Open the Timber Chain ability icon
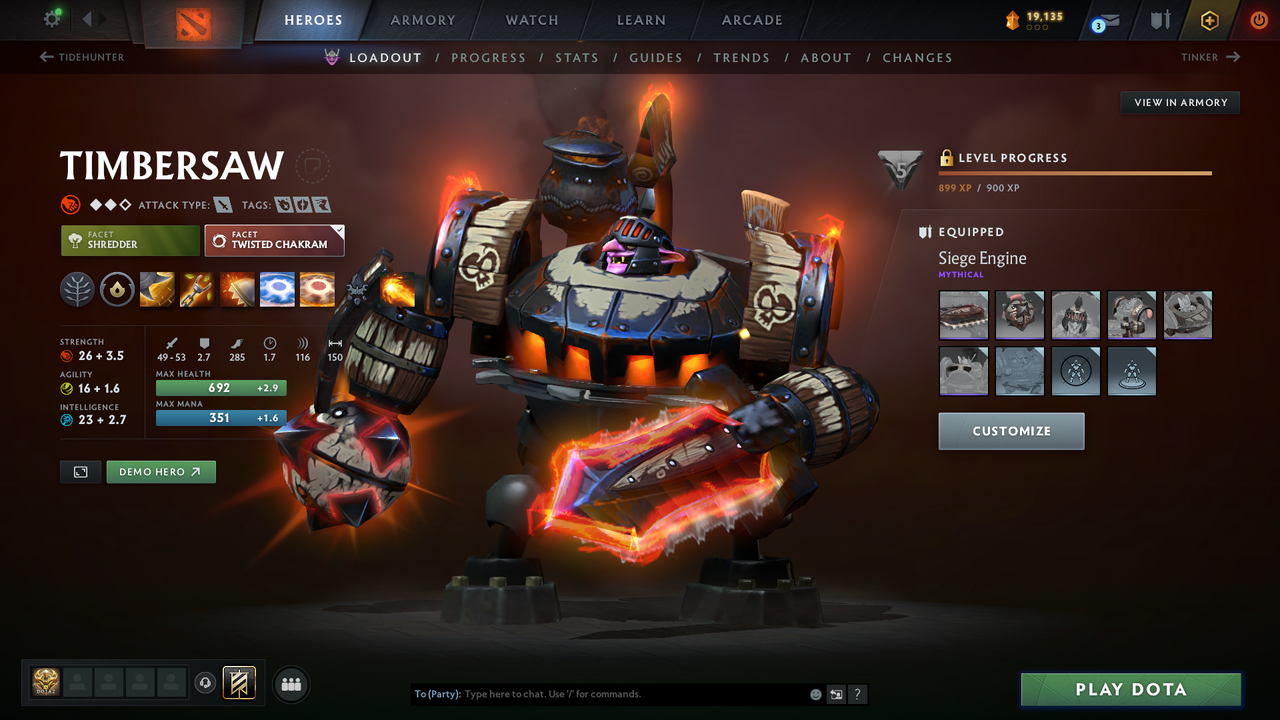This screenshot has width=1280, height=720. click(x=197, y=289)
